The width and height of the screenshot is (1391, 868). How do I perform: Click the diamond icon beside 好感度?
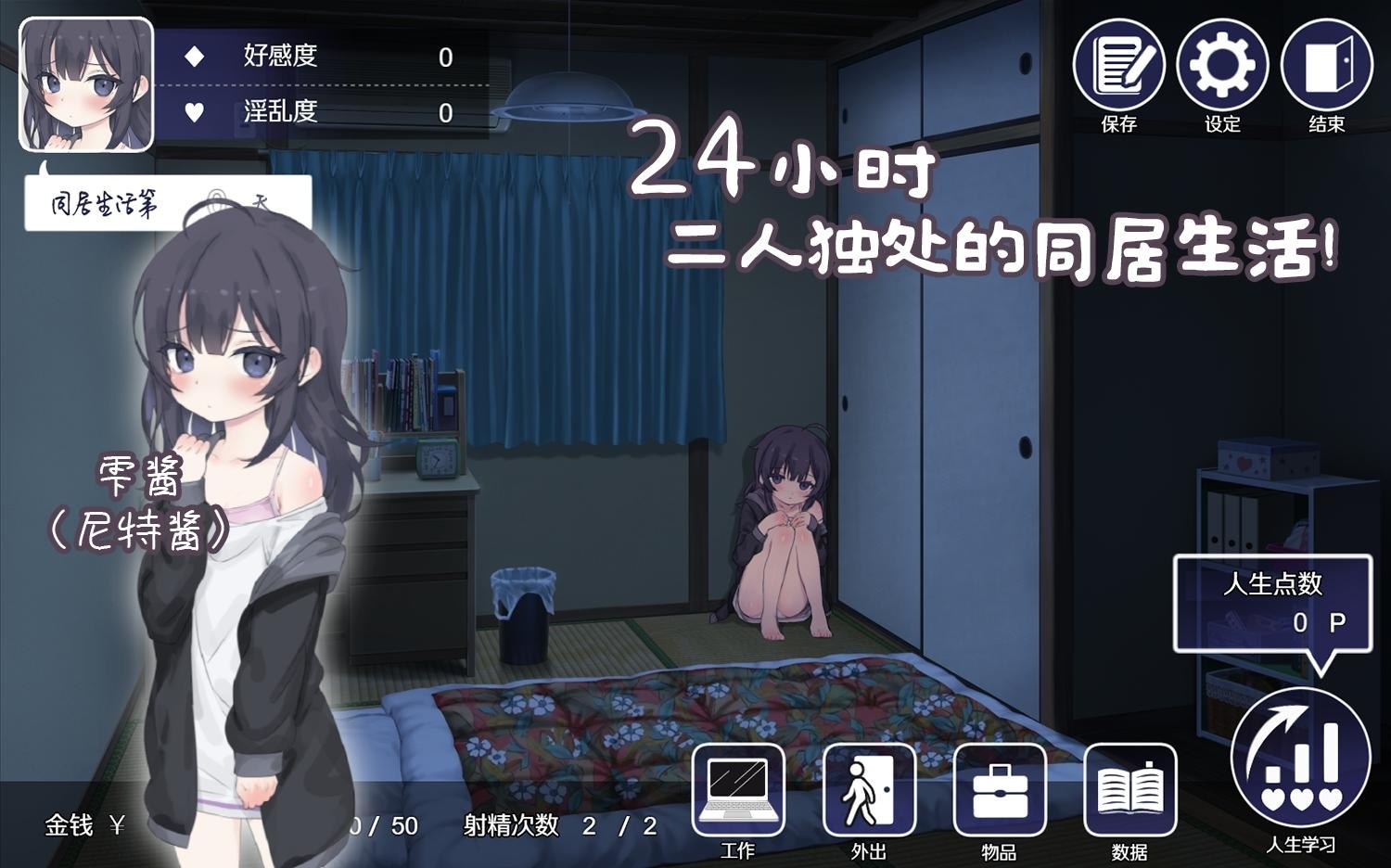pos(195,57)
